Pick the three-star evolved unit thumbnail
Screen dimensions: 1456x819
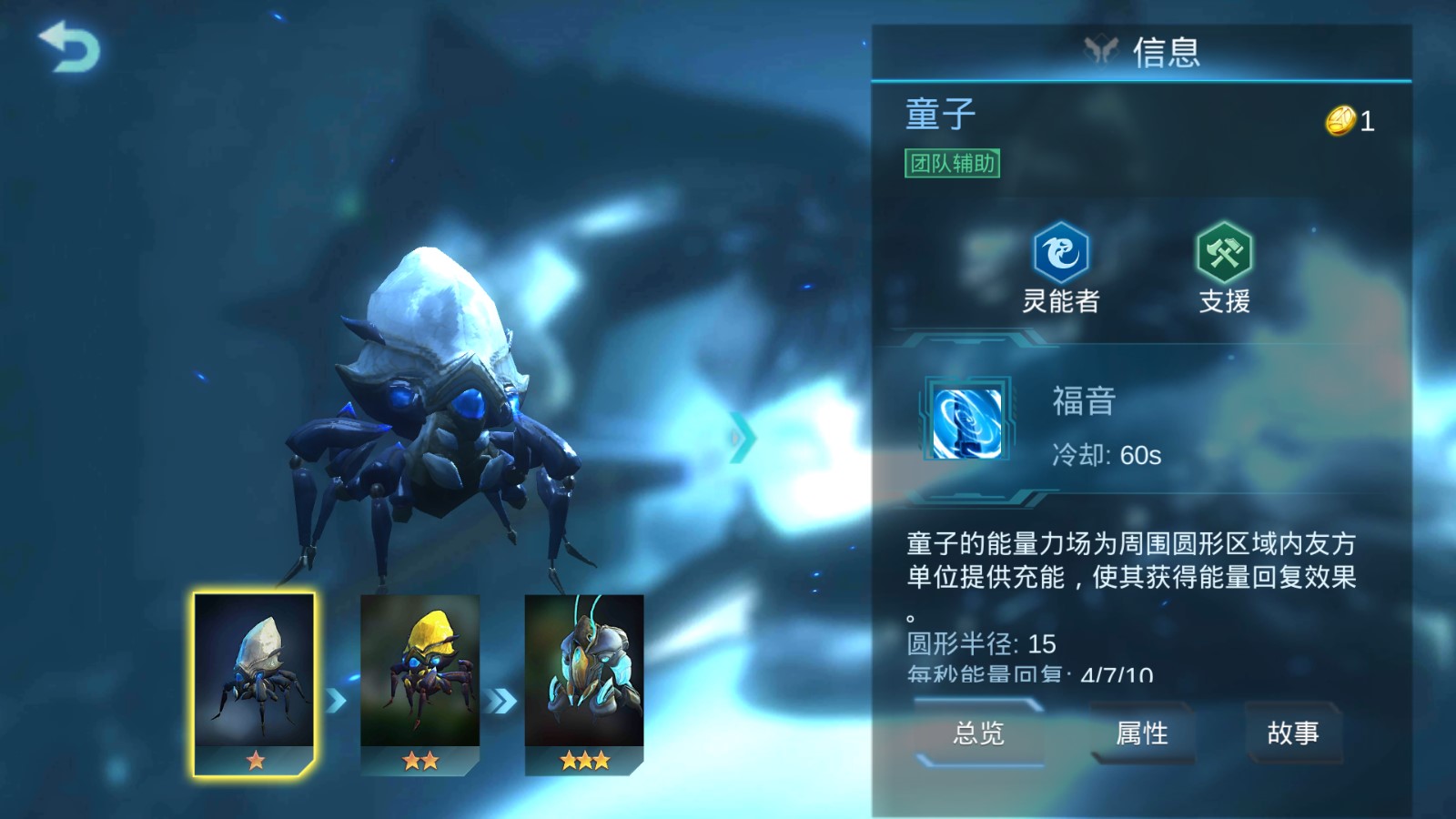click(584, 682)
